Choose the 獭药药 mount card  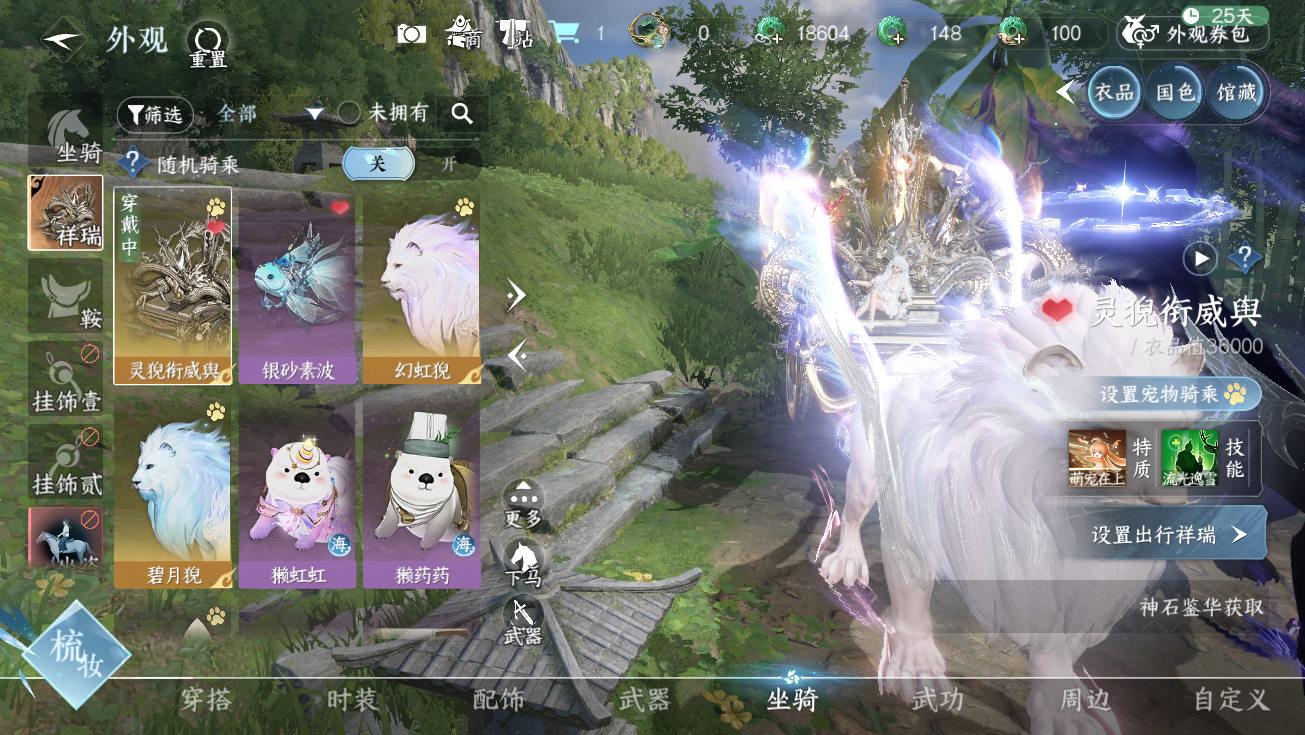click(421, 492)
